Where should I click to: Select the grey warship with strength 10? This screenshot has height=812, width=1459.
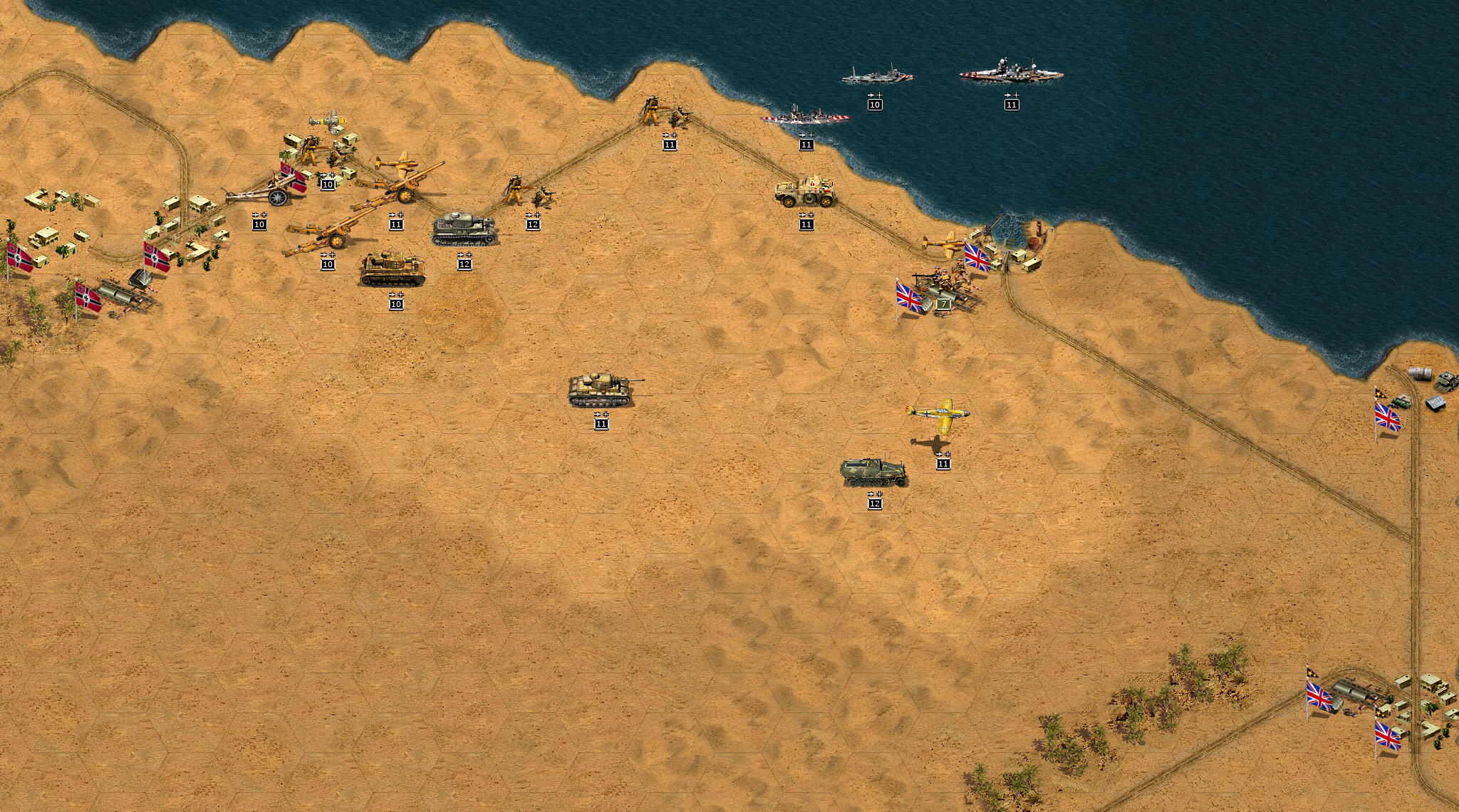pyautogui.click(x=876, y=75)
